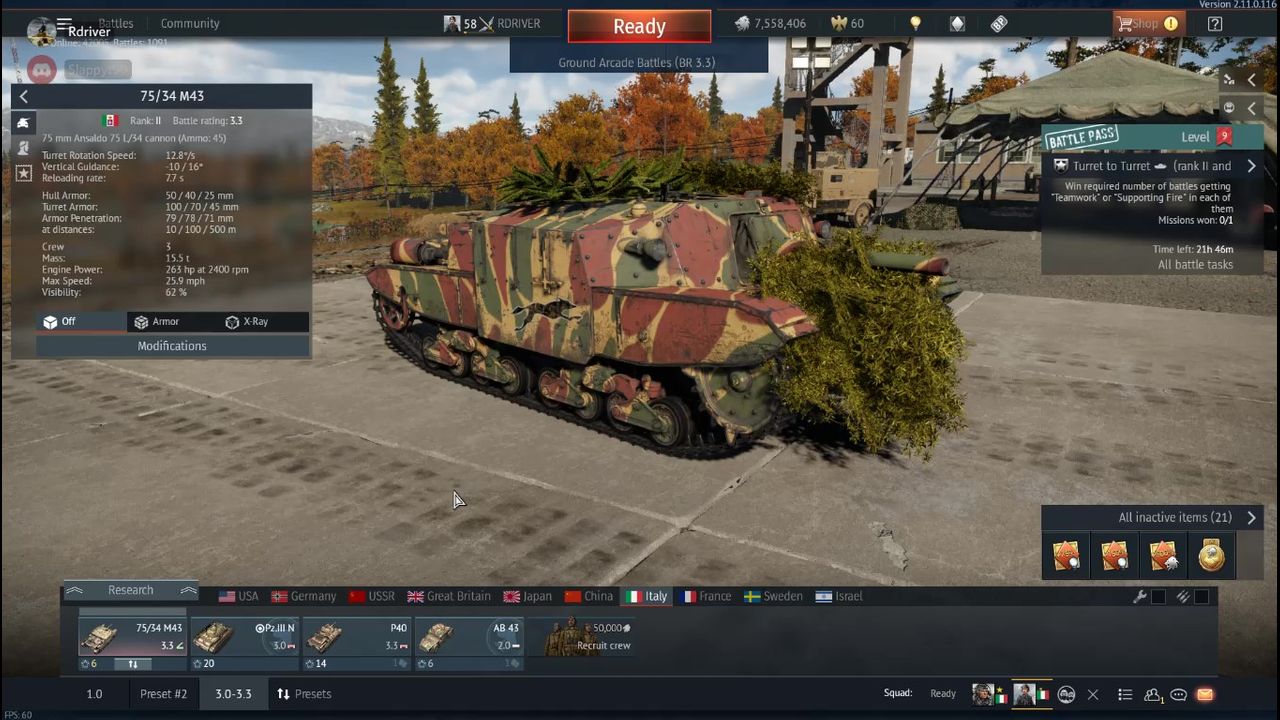The width and height of the screenshot is (1280, 720).
Task: Open the Community menu
Action: click(x=189, y=23)
